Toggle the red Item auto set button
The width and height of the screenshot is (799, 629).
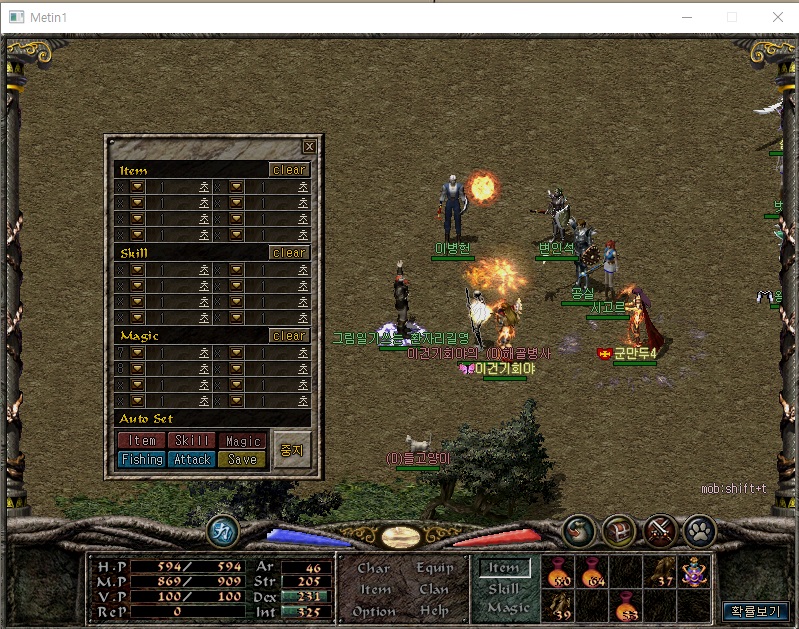(142, 441)
